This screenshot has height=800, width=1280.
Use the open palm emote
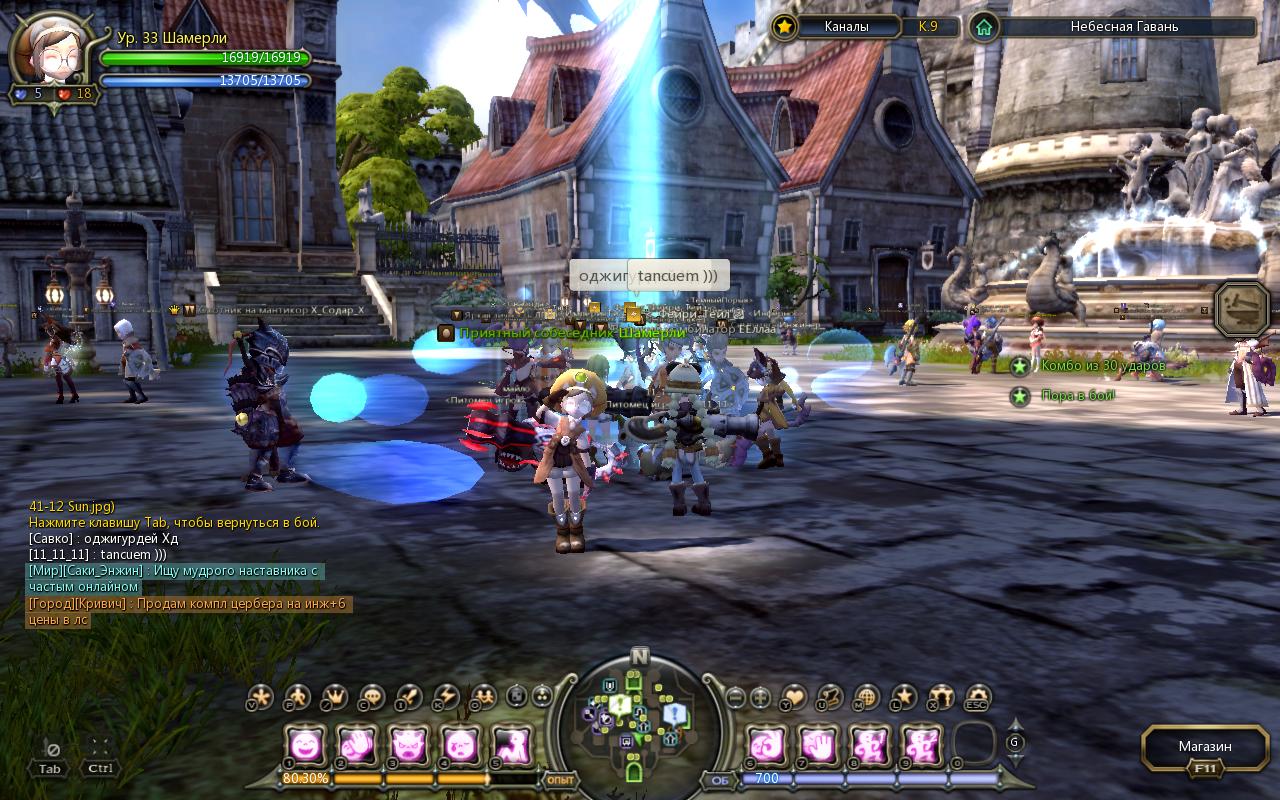pyautogui.click(x=819, y=745)
